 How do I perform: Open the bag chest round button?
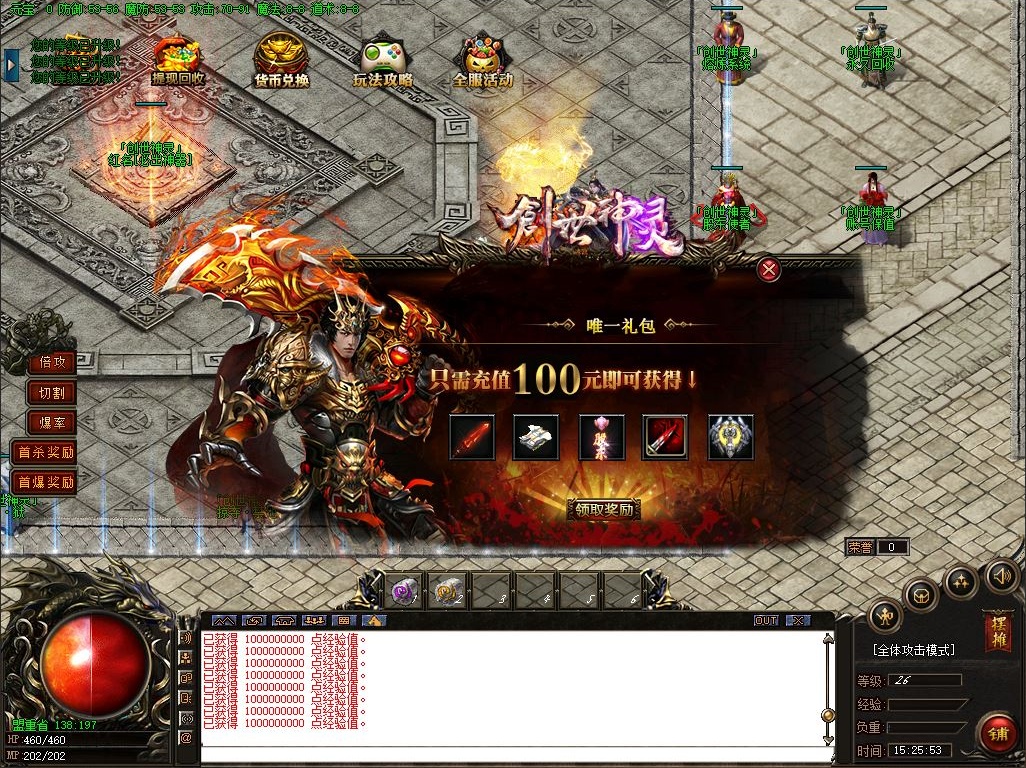click(921, 595)
